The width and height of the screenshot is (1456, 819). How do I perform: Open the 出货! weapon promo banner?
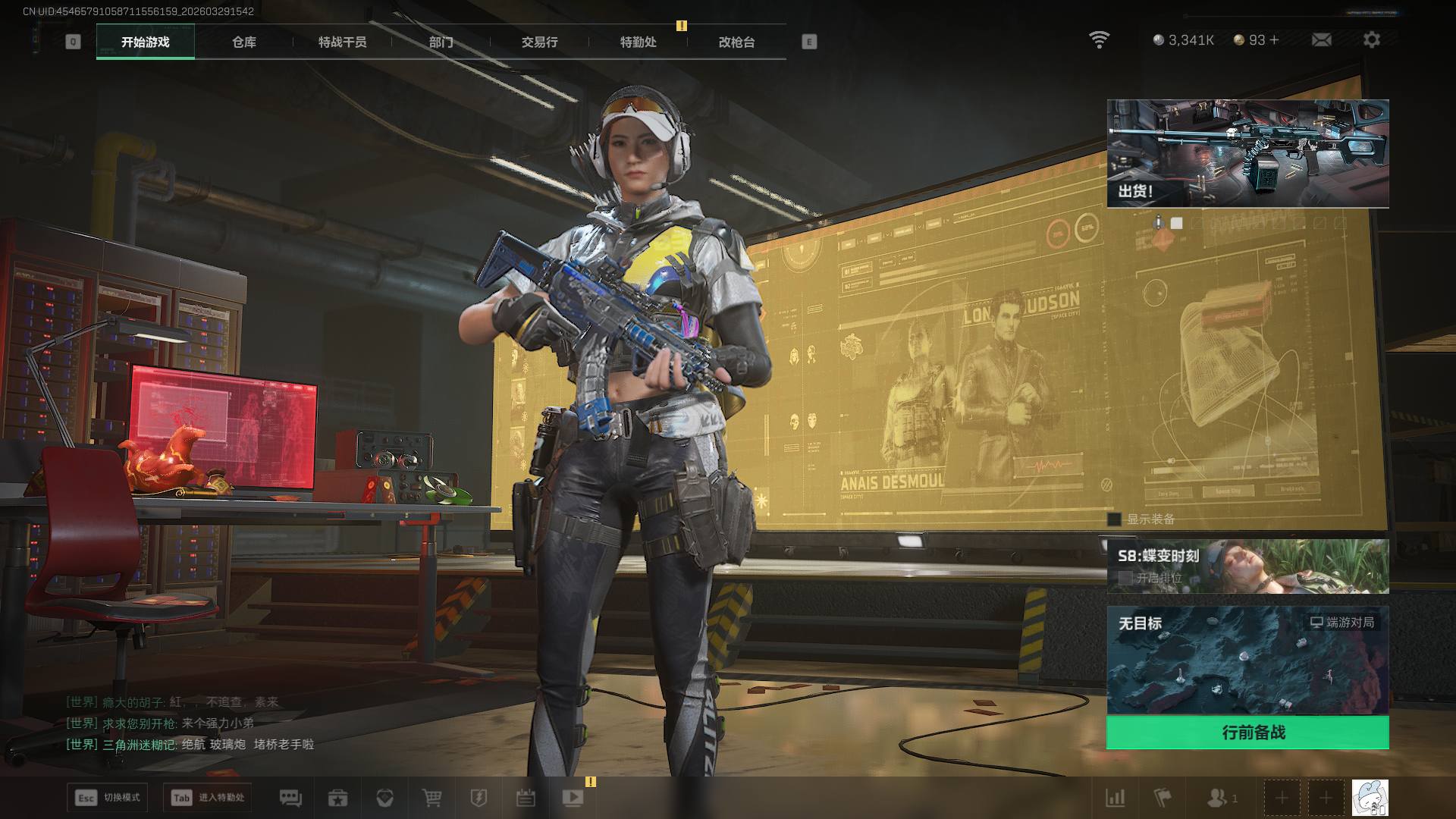(x=1247, y=153)
